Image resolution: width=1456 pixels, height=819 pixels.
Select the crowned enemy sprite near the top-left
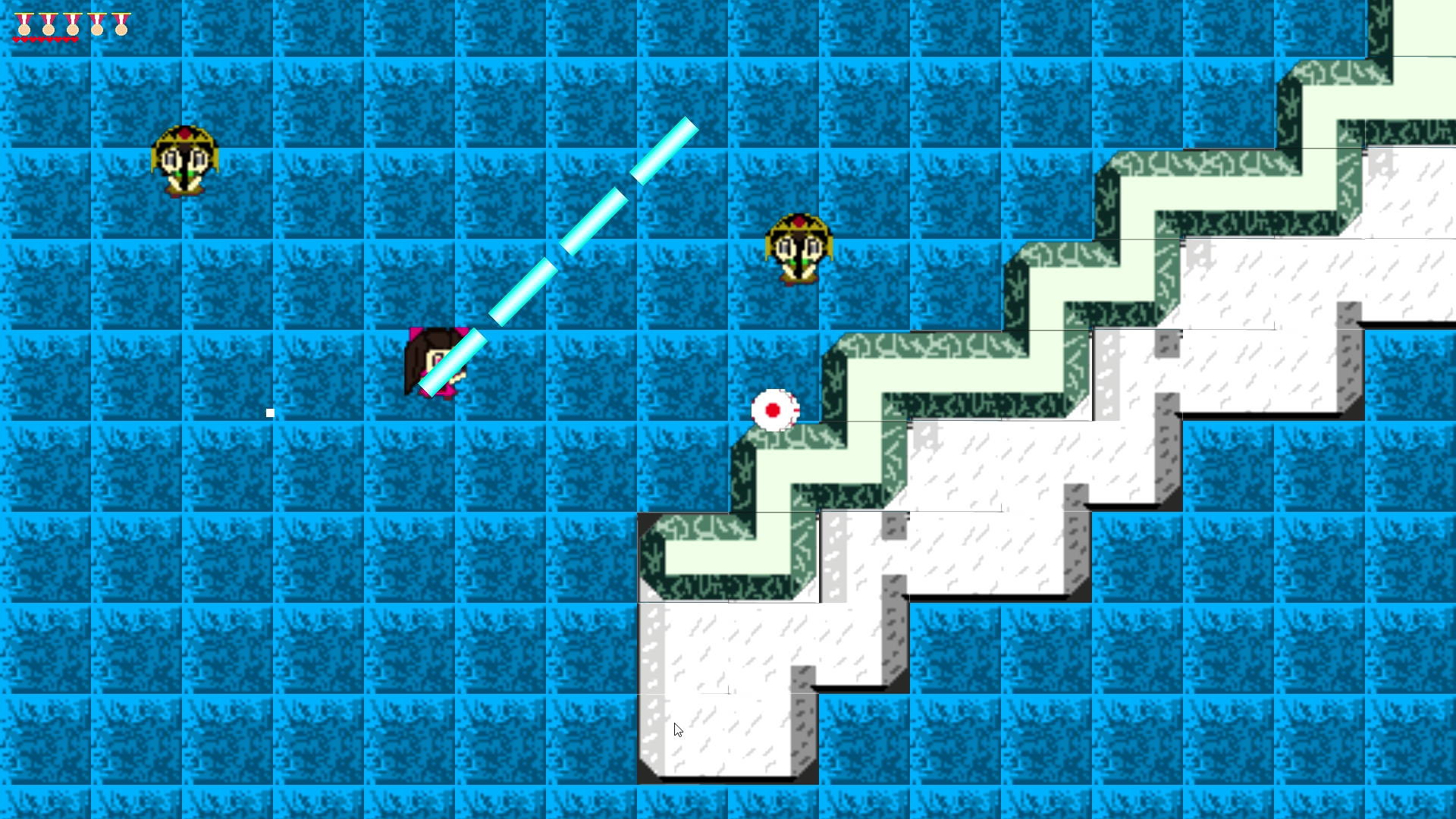(x=184, y=157)
